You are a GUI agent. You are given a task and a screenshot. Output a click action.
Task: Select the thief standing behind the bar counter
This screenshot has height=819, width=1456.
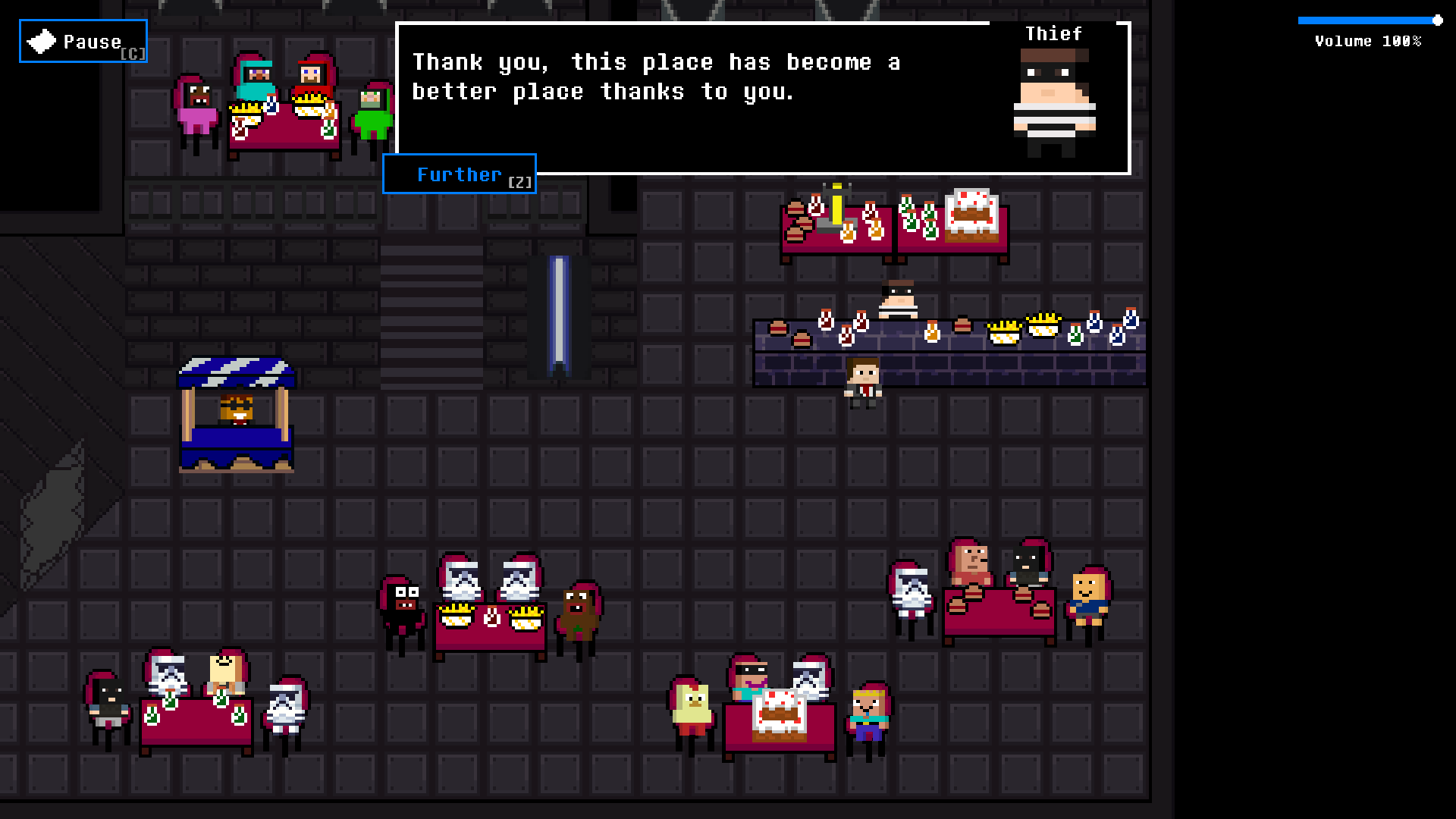(x=898, y=300)
